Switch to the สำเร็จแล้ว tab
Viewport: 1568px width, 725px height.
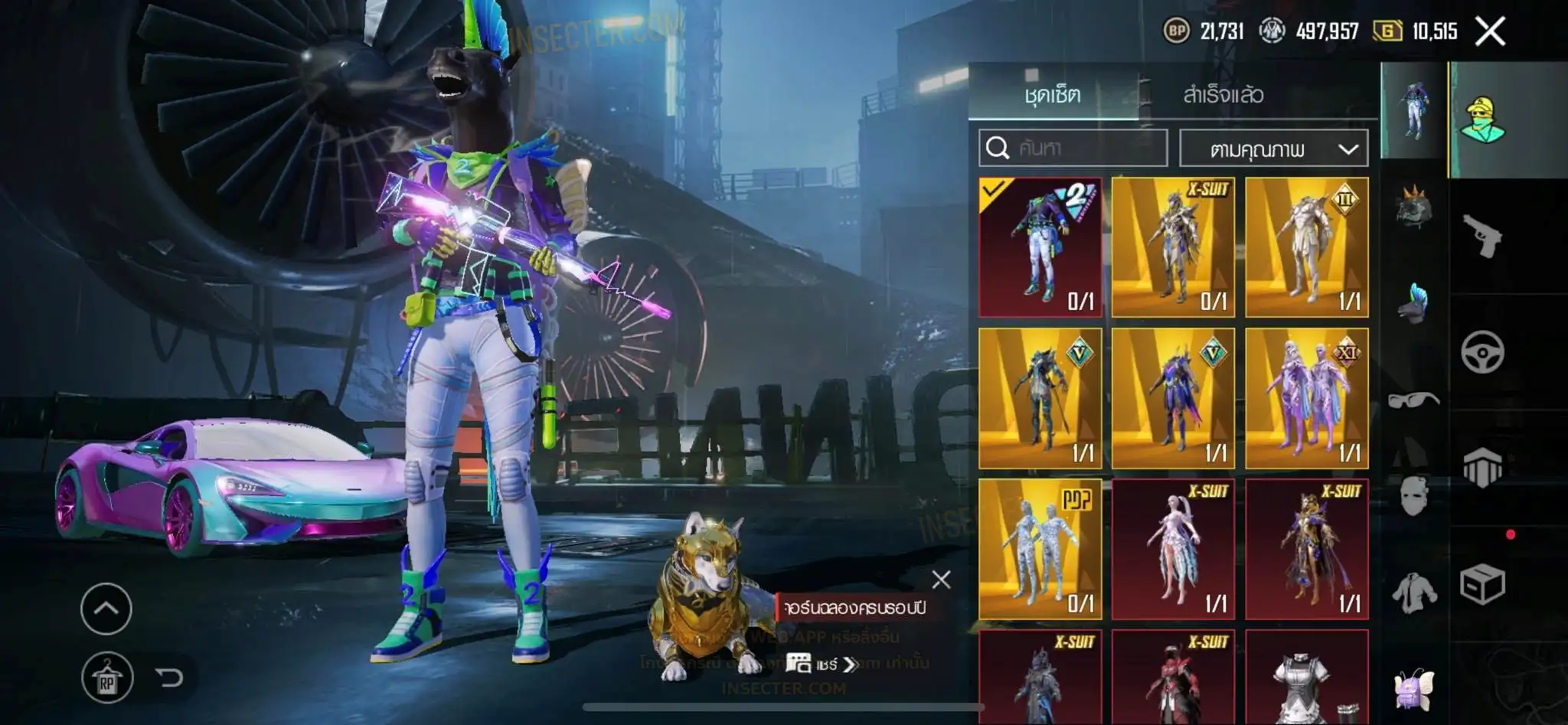point(1223,95)
